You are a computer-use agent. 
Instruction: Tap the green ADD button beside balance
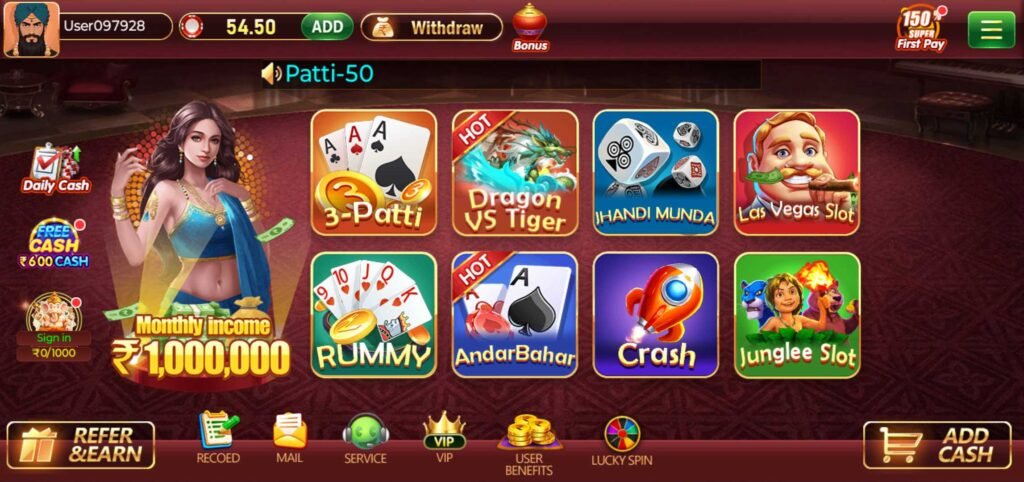(327, 27)
